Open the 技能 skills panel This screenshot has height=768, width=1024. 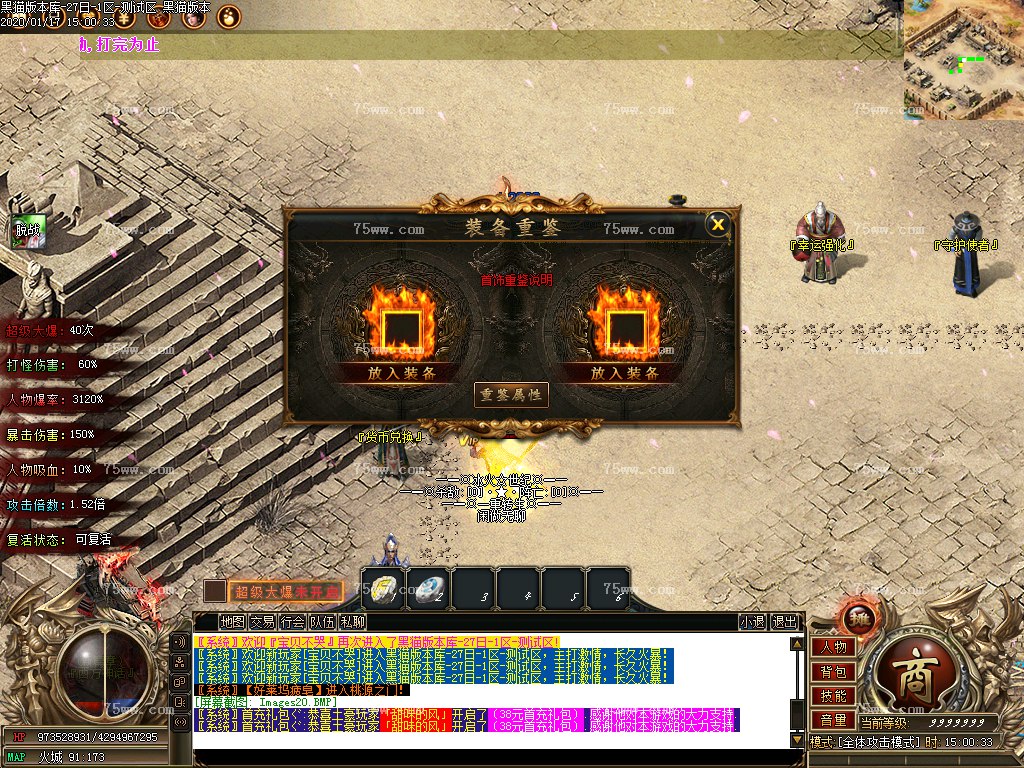(x=832, y=695)
